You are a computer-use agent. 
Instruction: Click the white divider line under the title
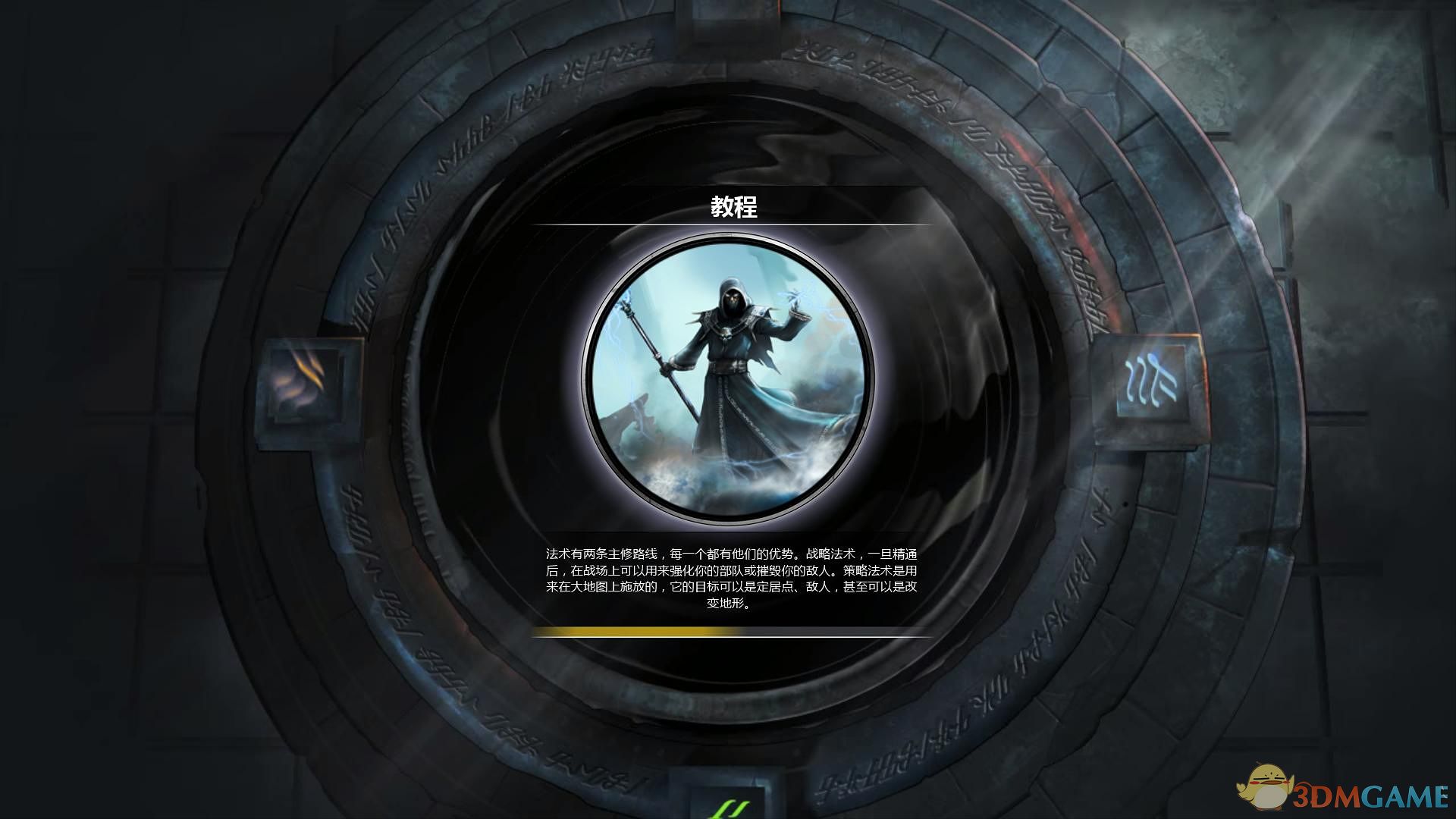[x=732, y=226]
